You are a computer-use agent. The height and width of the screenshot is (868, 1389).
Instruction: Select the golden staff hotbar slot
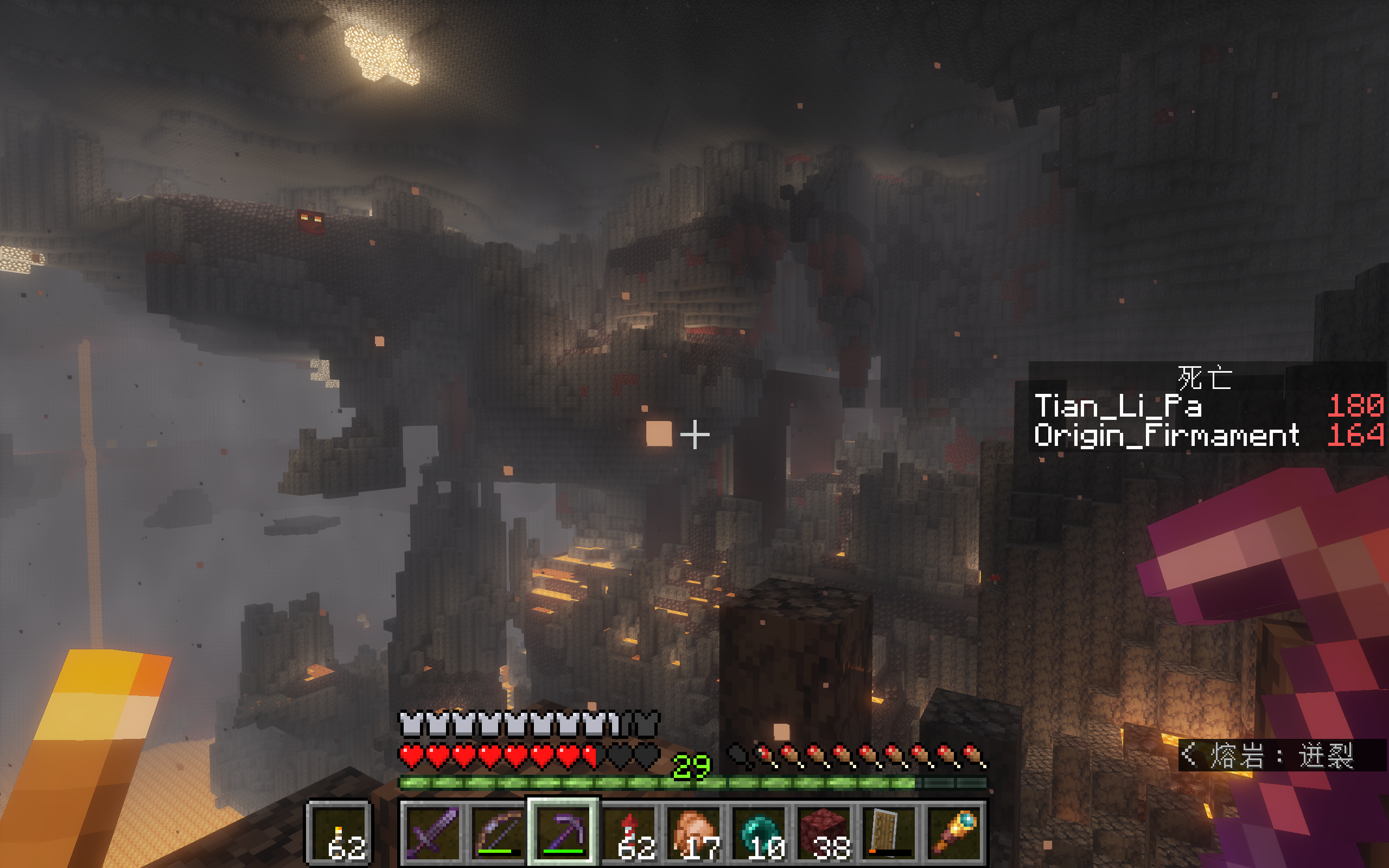pos(954,832)
